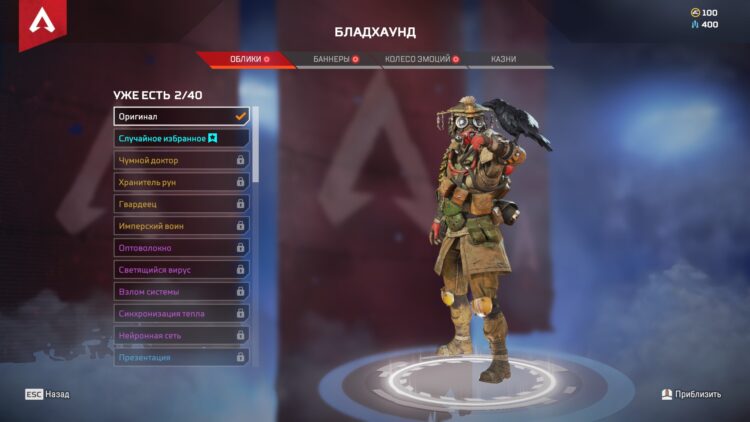Choose the Синхронизация тепла skin
This screenshot has width=750, height=422.
click(x=181, y=314)
